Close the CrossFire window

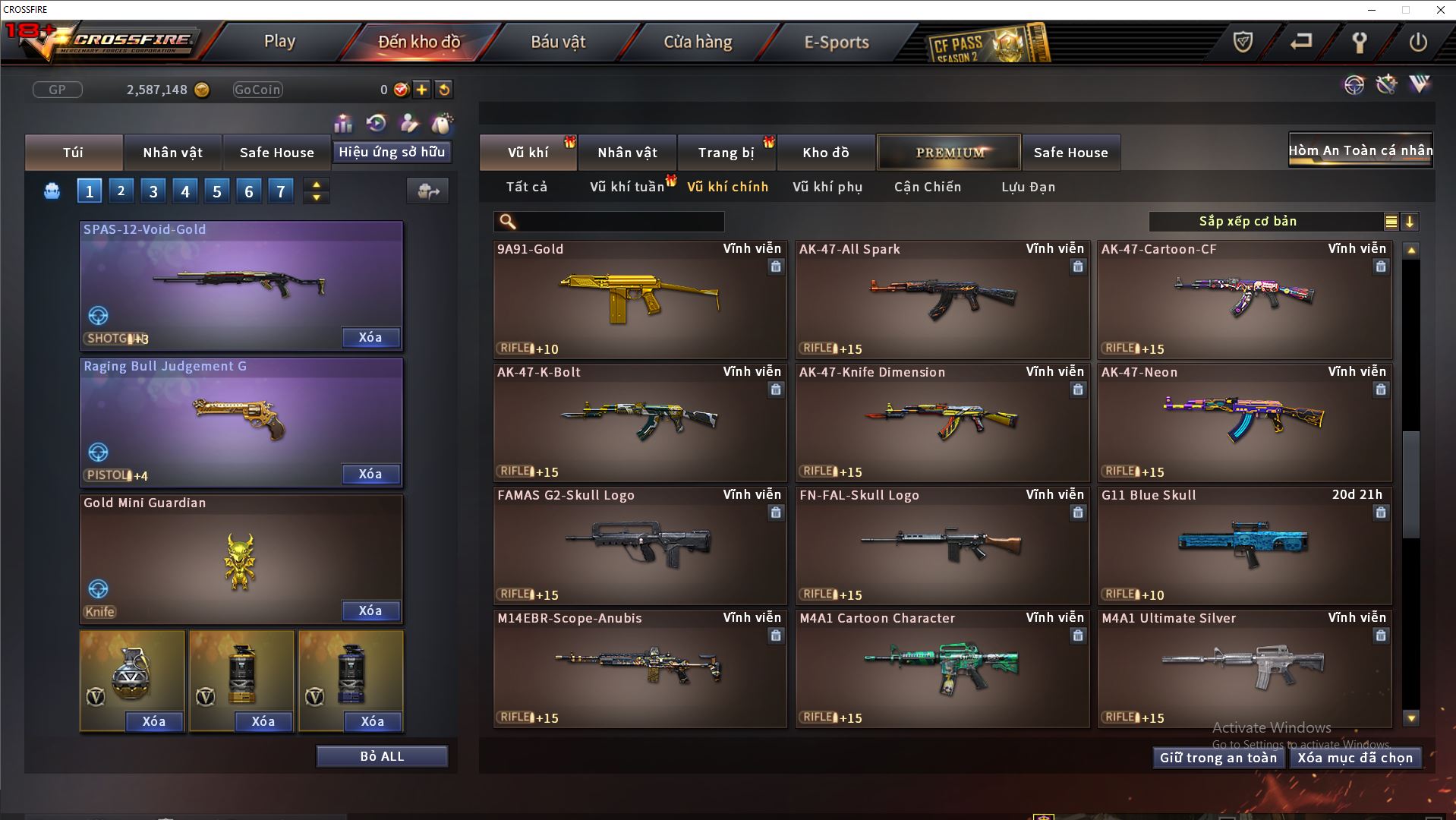point(1440,10)
